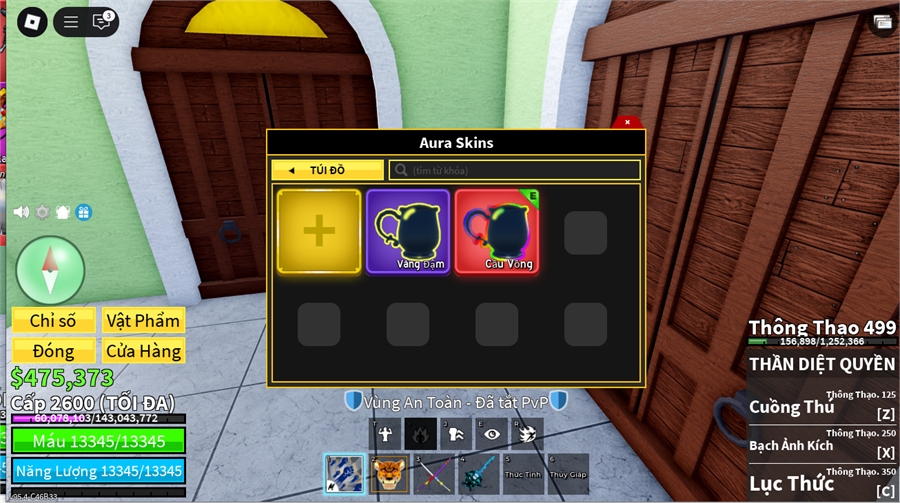The height and width of the screenshot is (503, 900).
Task: Click the Đóng button
Action: coord(53,351)
